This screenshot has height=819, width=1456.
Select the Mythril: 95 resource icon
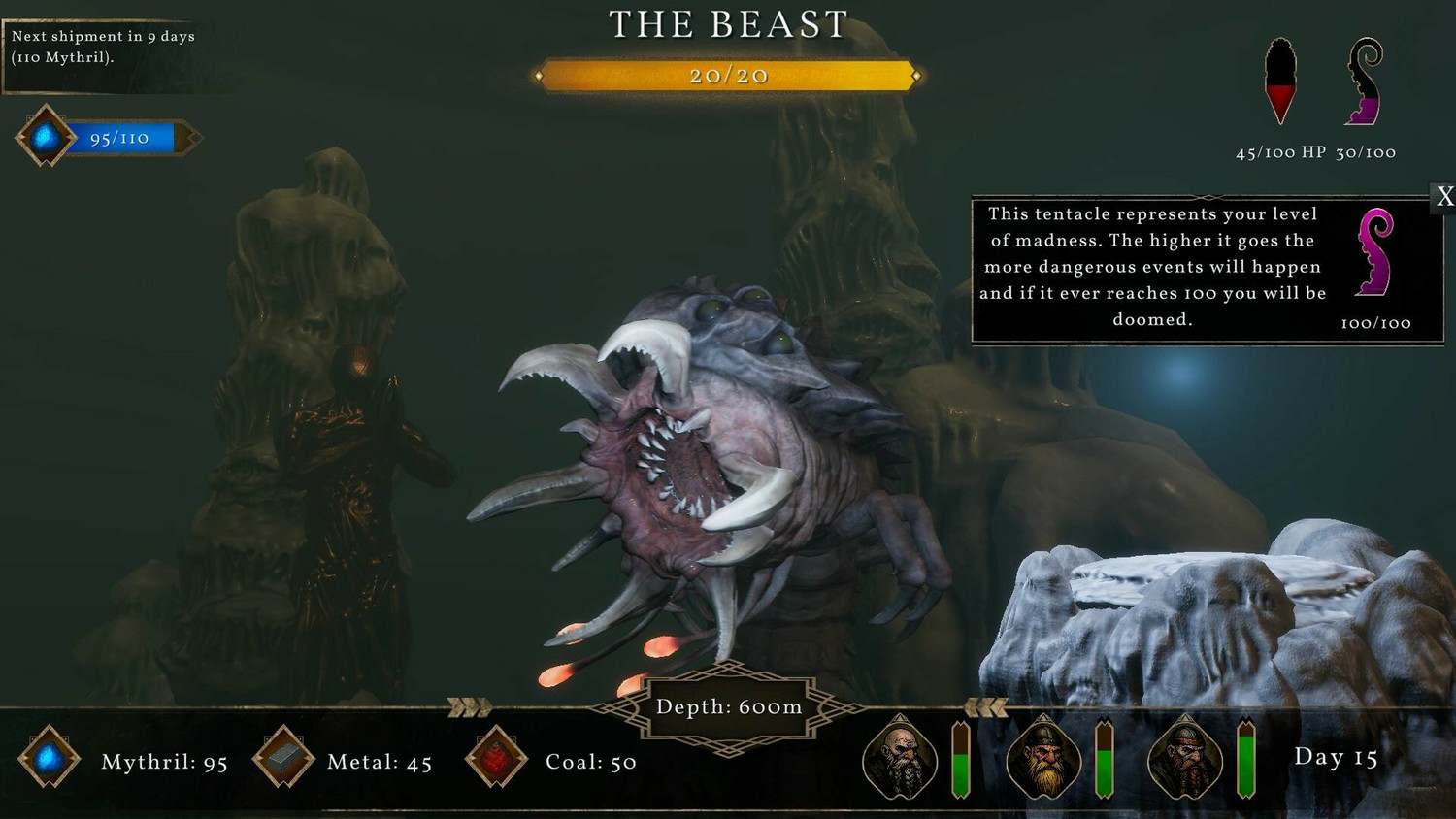[x=49, y=758]
